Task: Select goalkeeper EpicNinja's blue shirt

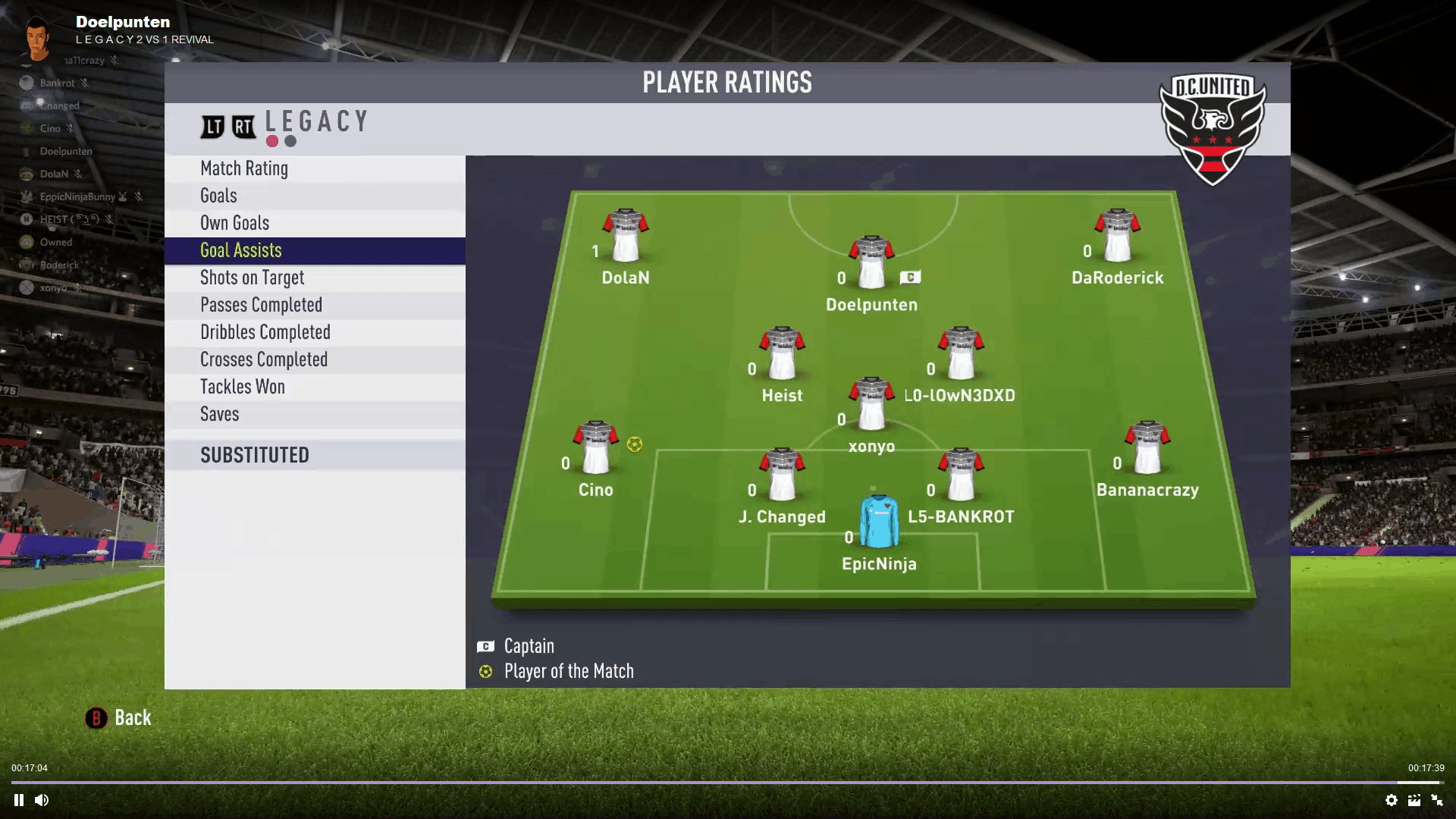Action: coord(879,522)
